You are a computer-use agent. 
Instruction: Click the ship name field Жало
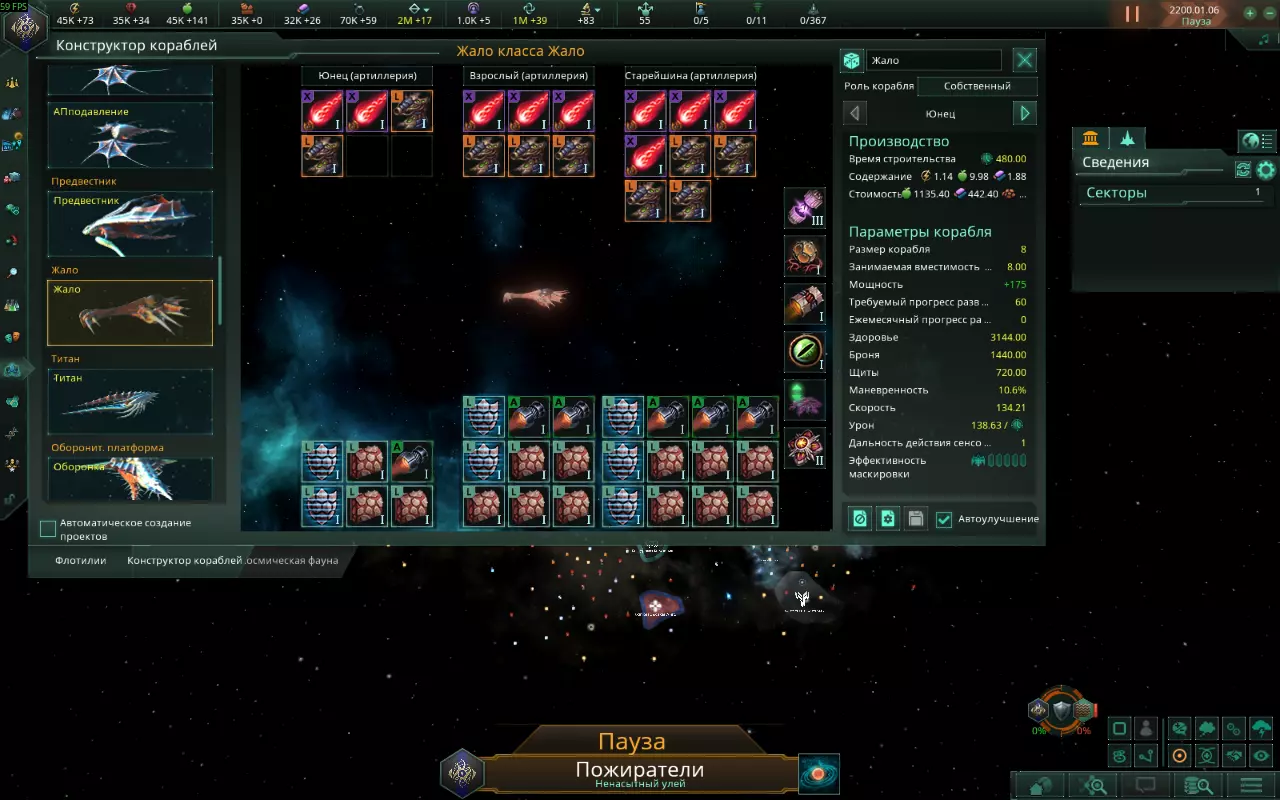click(x=933, y=61)
